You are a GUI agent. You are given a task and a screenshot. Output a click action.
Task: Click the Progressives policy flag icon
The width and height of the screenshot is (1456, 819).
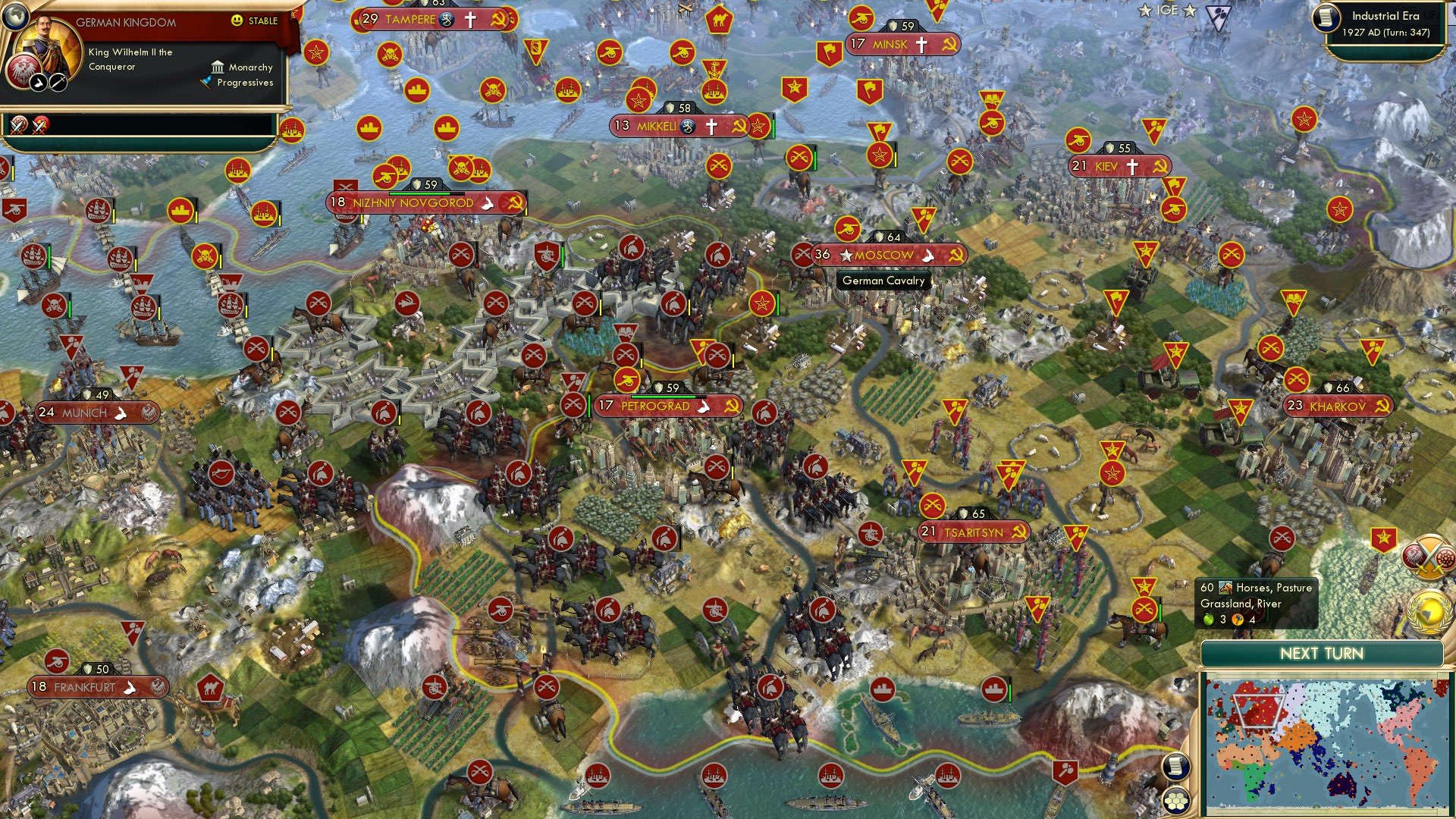tap(207, 82)
